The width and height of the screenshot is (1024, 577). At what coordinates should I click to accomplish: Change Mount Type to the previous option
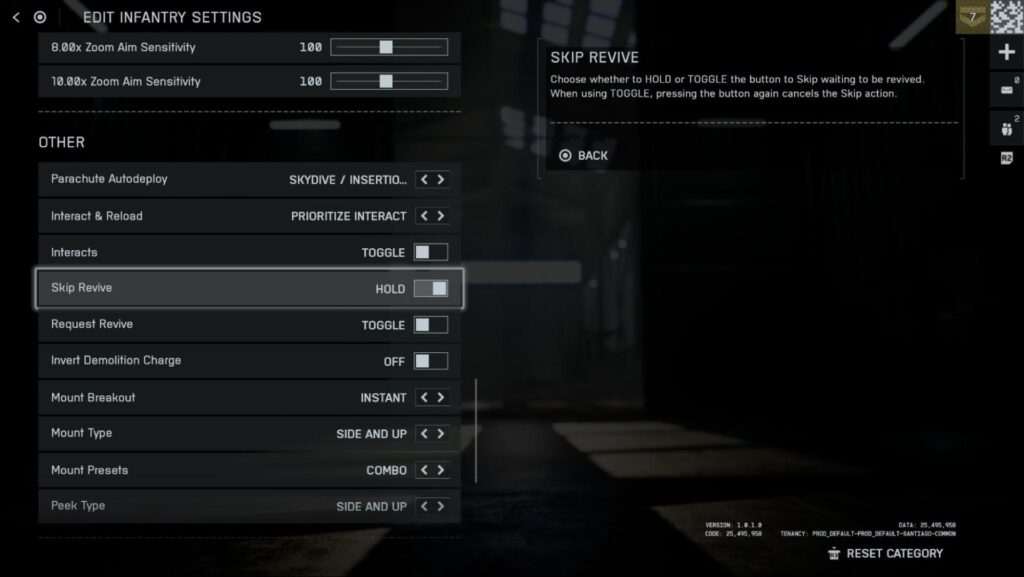424,434
